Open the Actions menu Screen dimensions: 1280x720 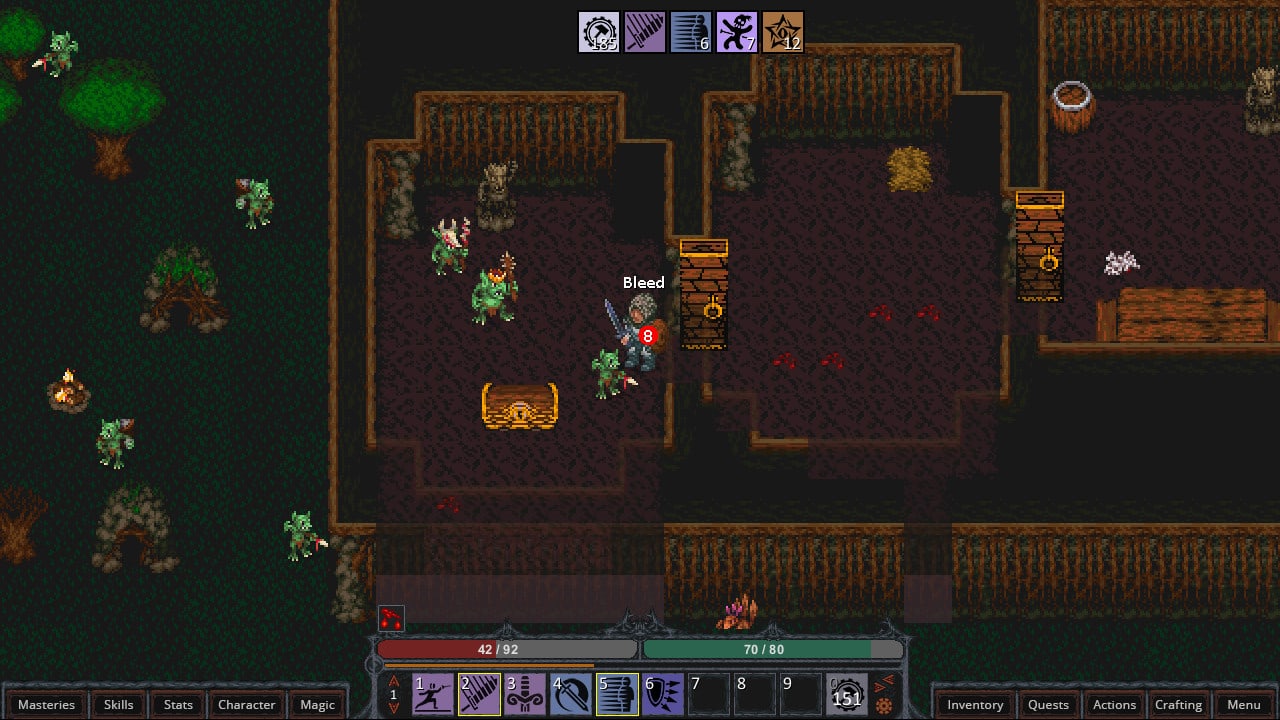coord(1114,704)
